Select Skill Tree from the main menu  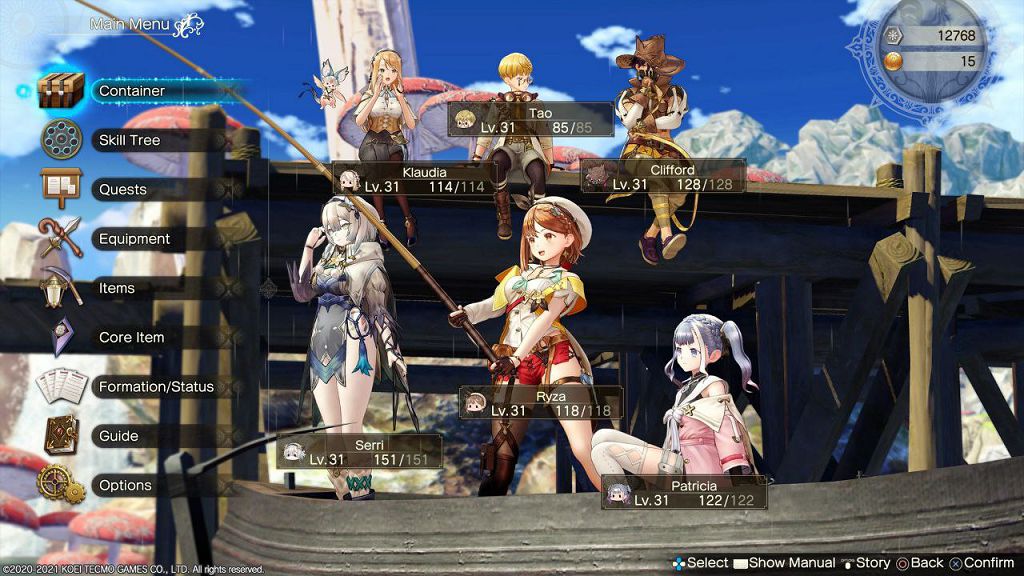click(x=129, y=140)
